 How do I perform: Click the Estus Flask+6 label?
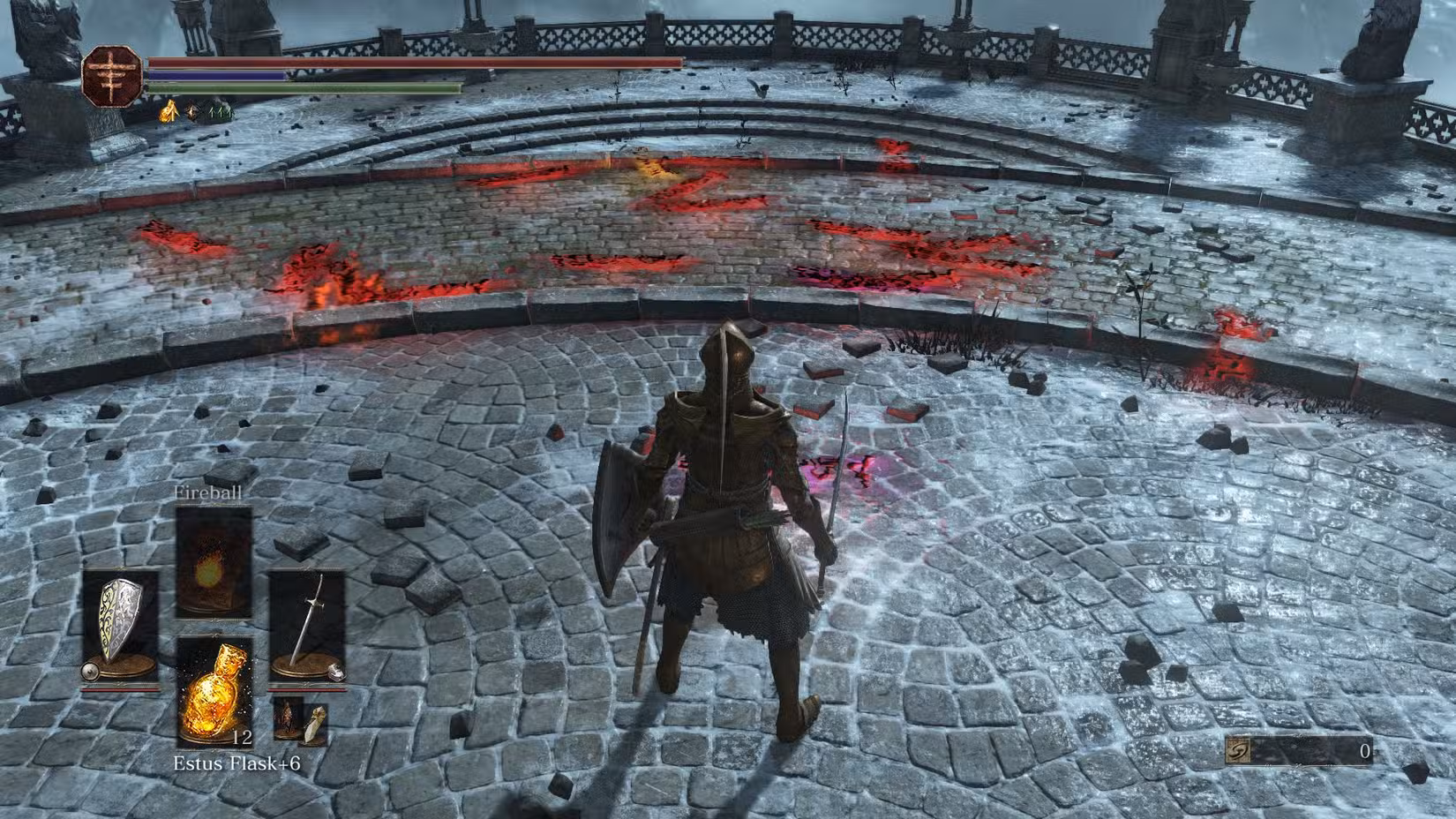[236, 762]
